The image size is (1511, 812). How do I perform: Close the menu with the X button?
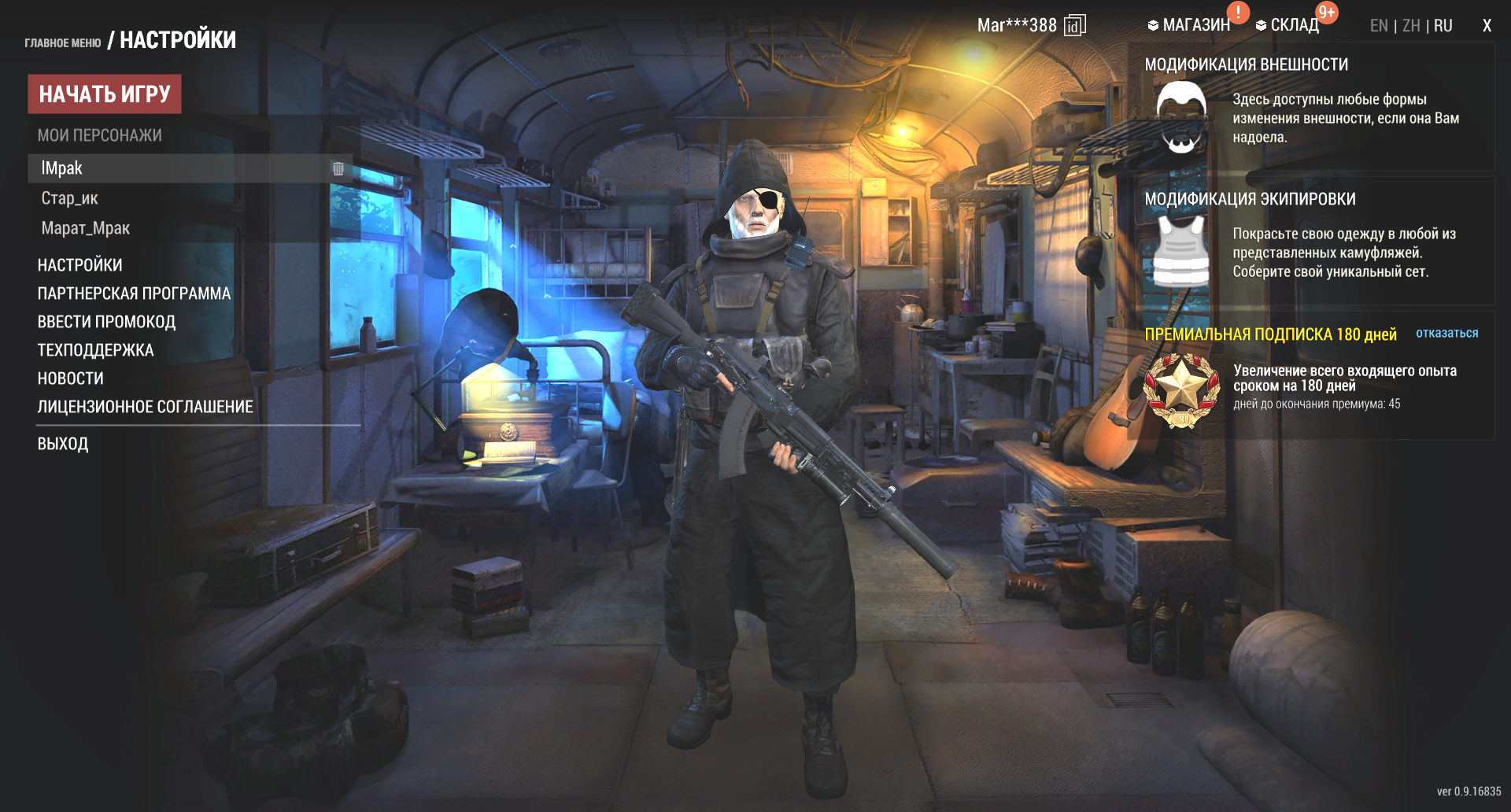1487,26
